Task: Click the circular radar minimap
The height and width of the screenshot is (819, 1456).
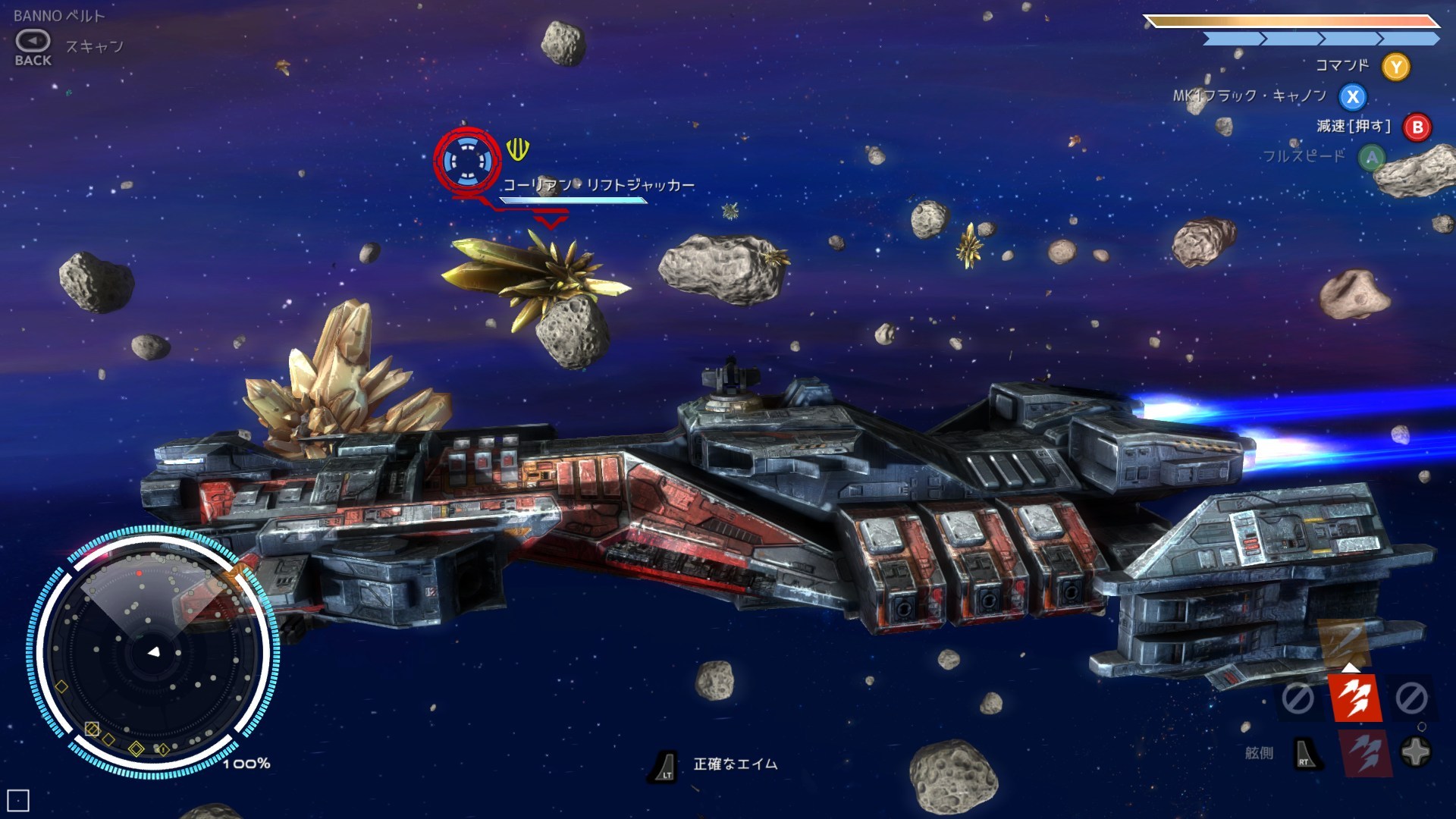Action: [154, 651]
